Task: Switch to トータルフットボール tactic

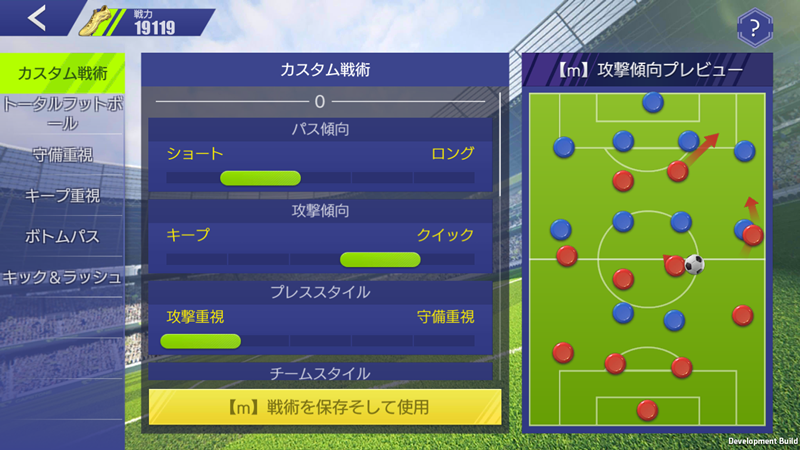Action: [62, 113]
